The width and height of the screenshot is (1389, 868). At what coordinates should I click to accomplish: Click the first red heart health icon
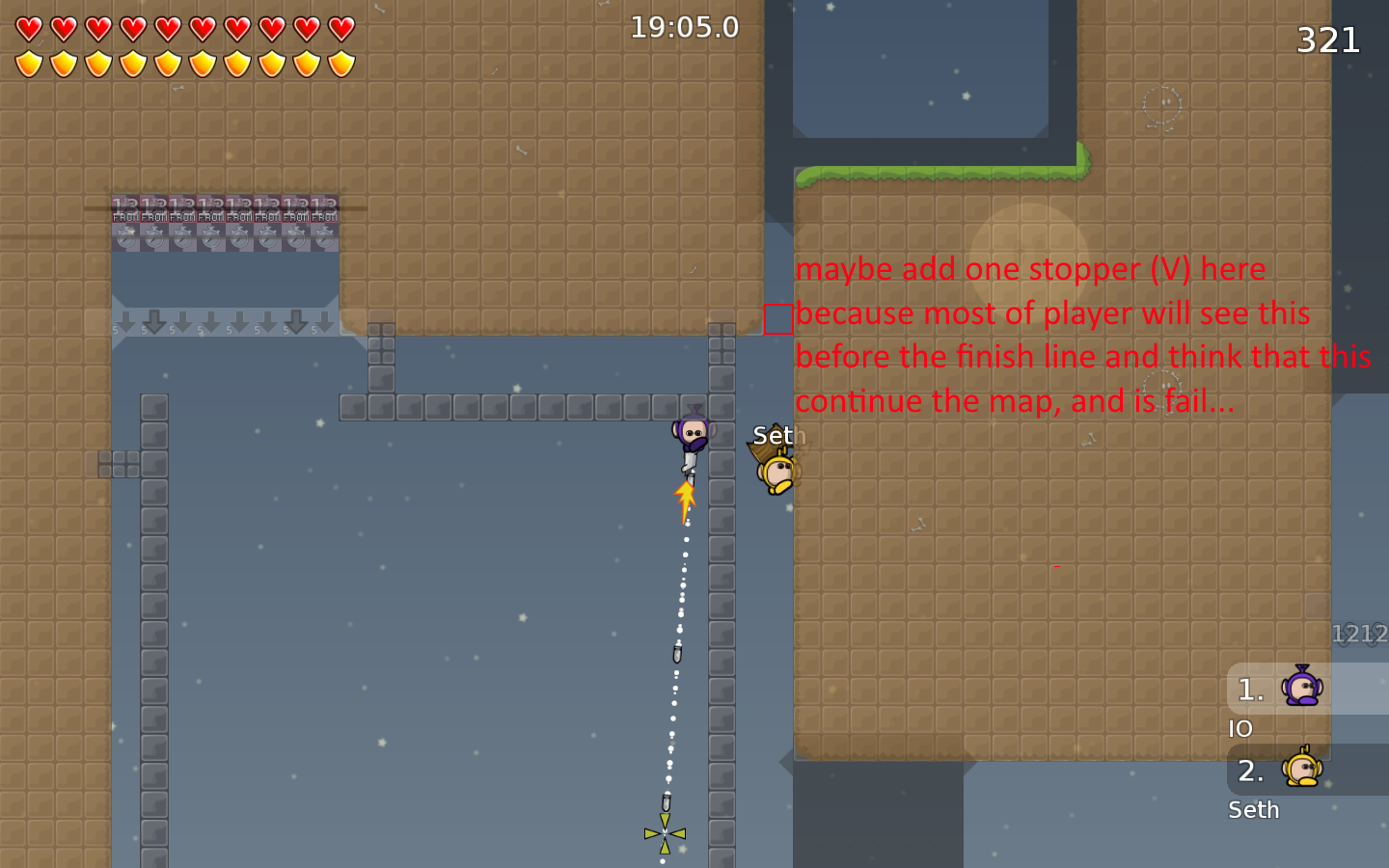click(28, 30)
